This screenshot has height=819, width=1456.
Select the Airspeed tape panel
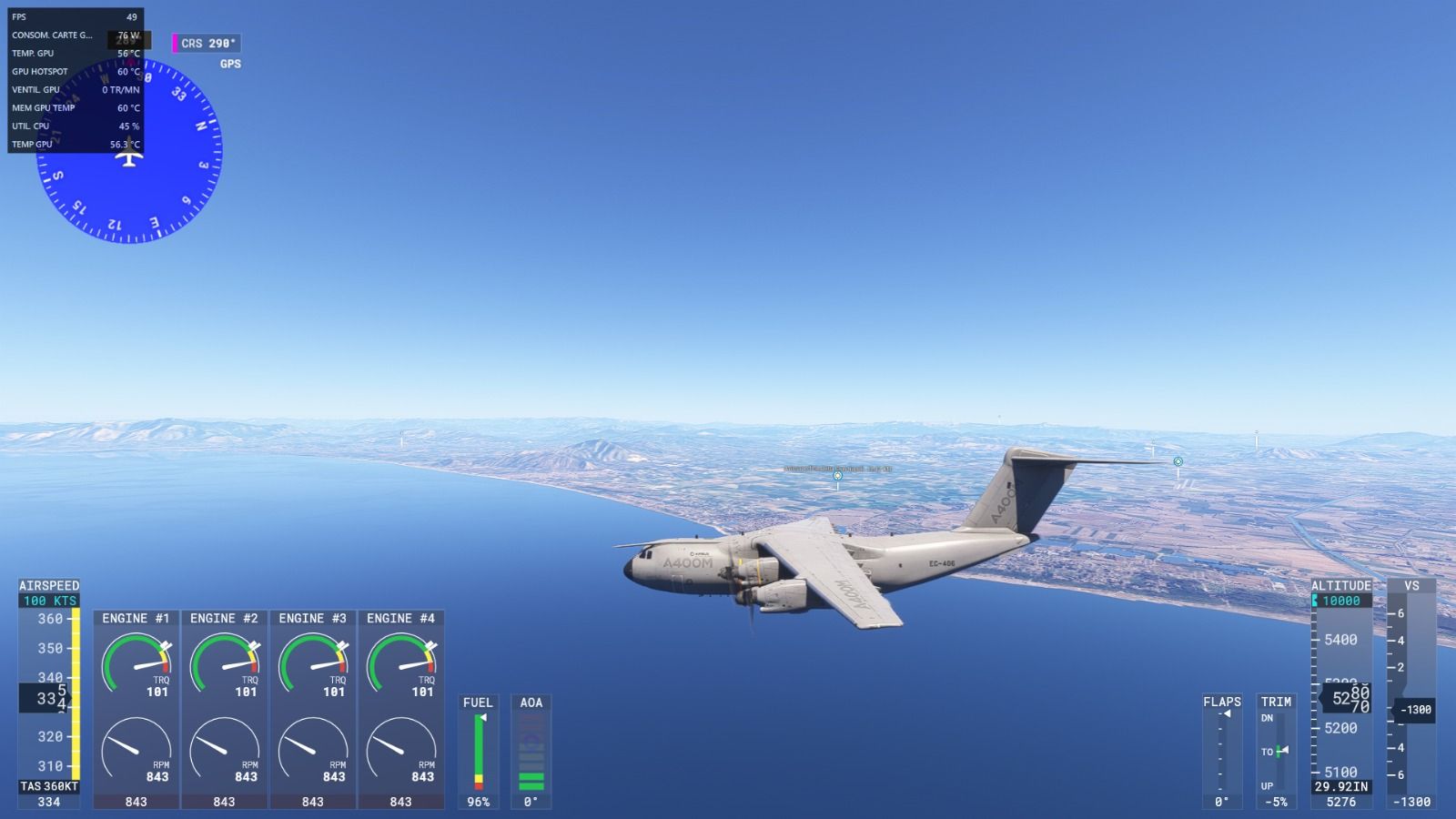tap(49, 696)
